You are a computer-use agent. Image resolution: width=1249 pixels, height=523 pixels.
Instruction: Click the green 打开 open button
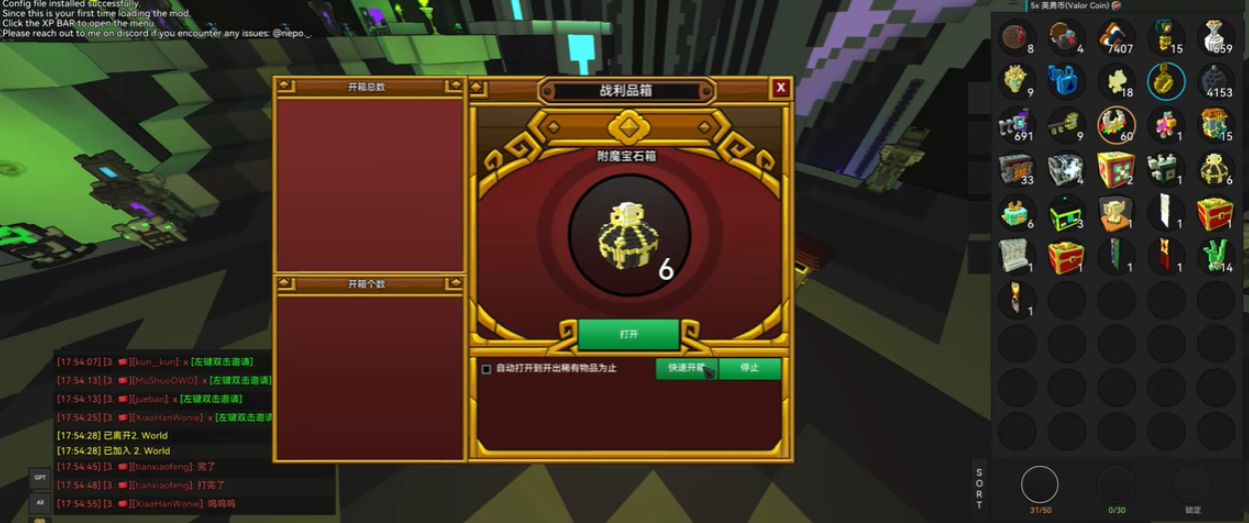pyautogui.click(x=628, y=334)
